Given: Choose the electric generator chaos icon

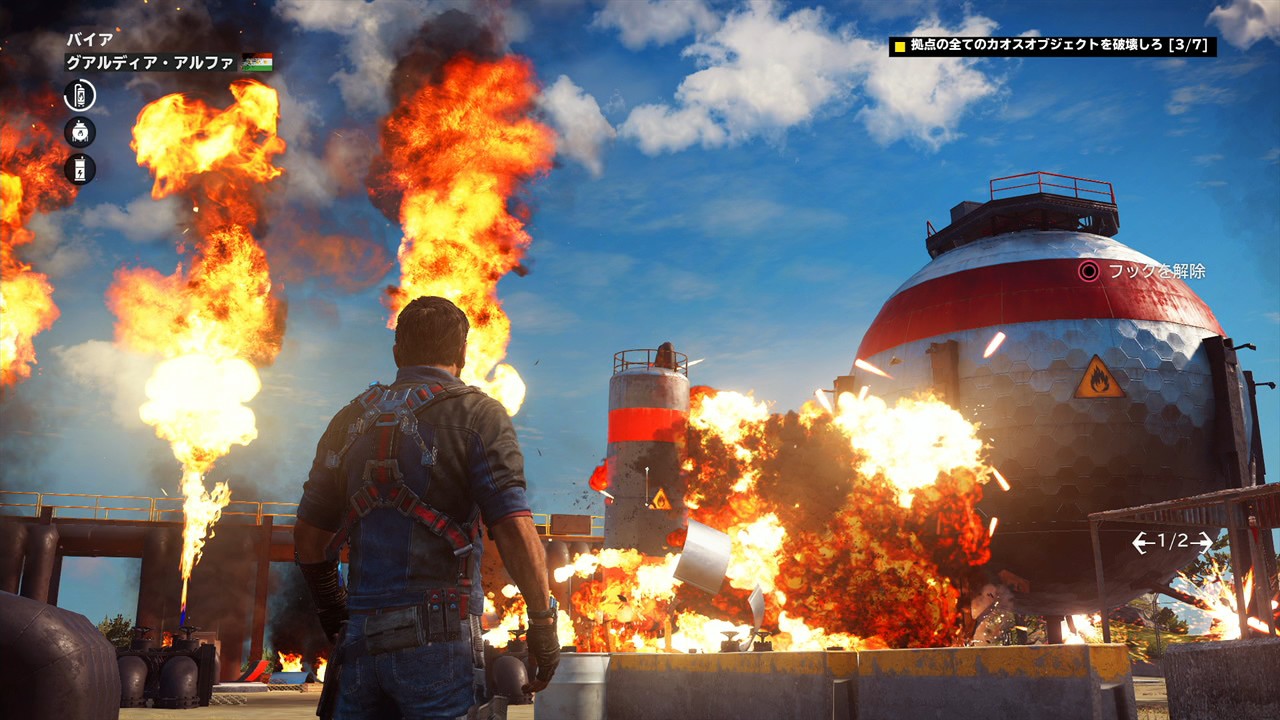Looking at the screenshot, I should point(80,169).
